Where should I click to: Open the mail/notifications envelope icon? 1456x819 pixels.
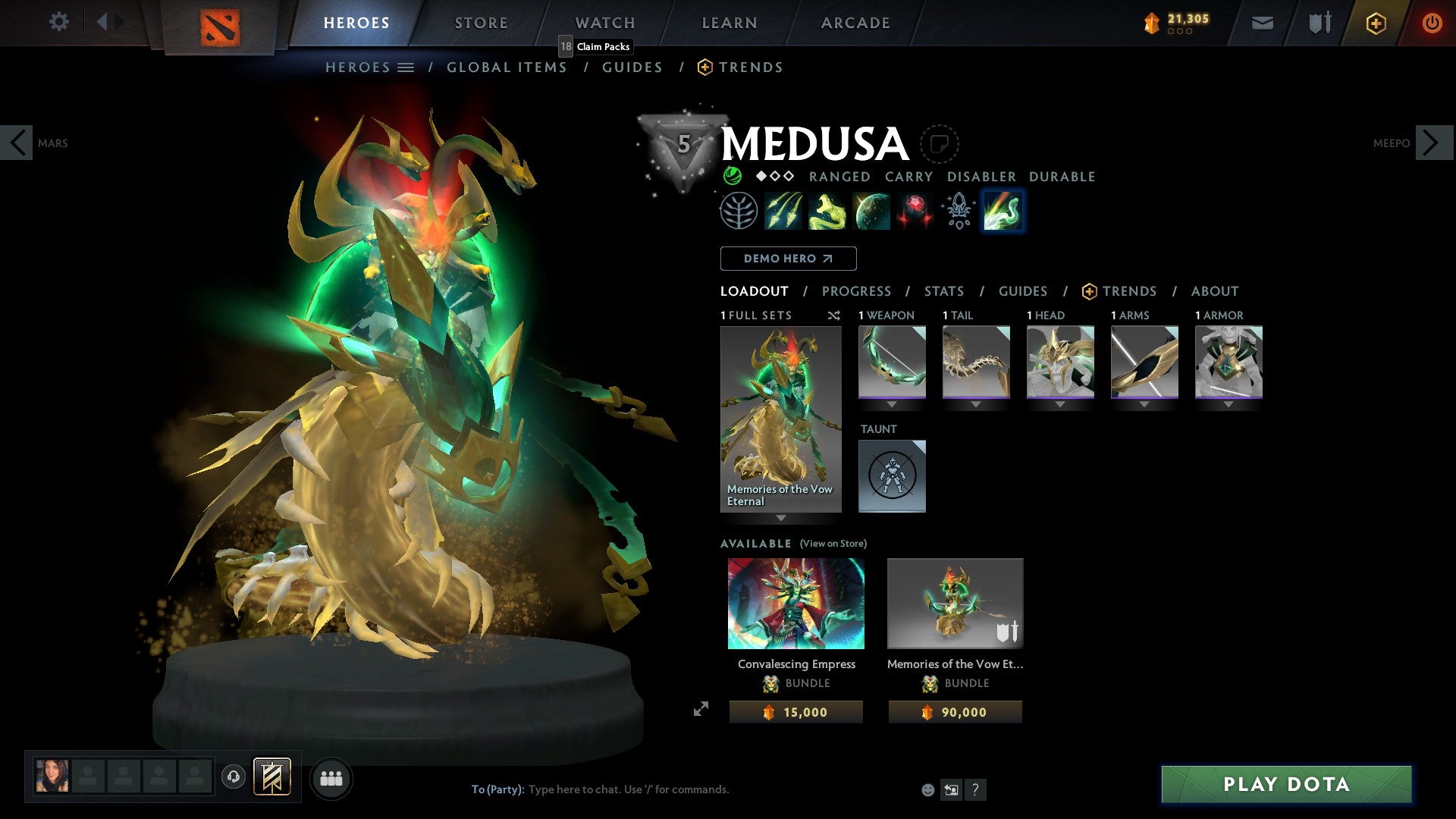[1263, 23]
